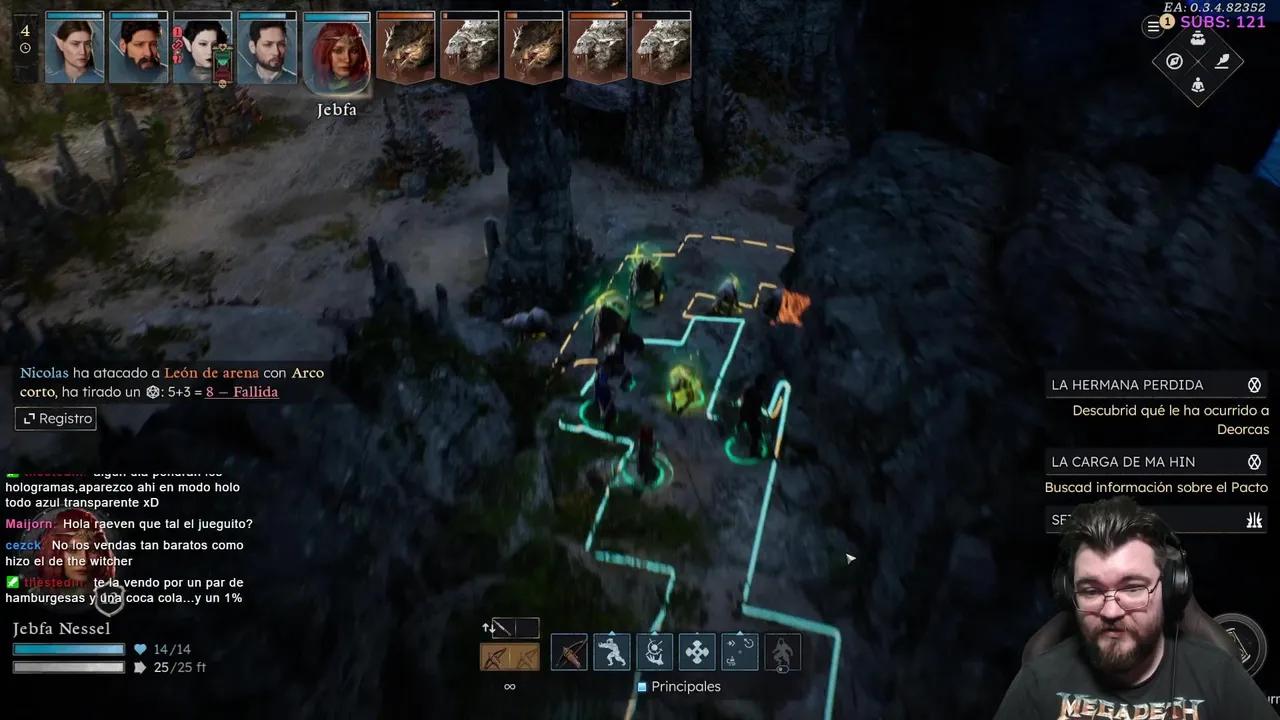The image size is (1280, 720).
Task: Open the compass map icon
Action: pos(1175,62)
